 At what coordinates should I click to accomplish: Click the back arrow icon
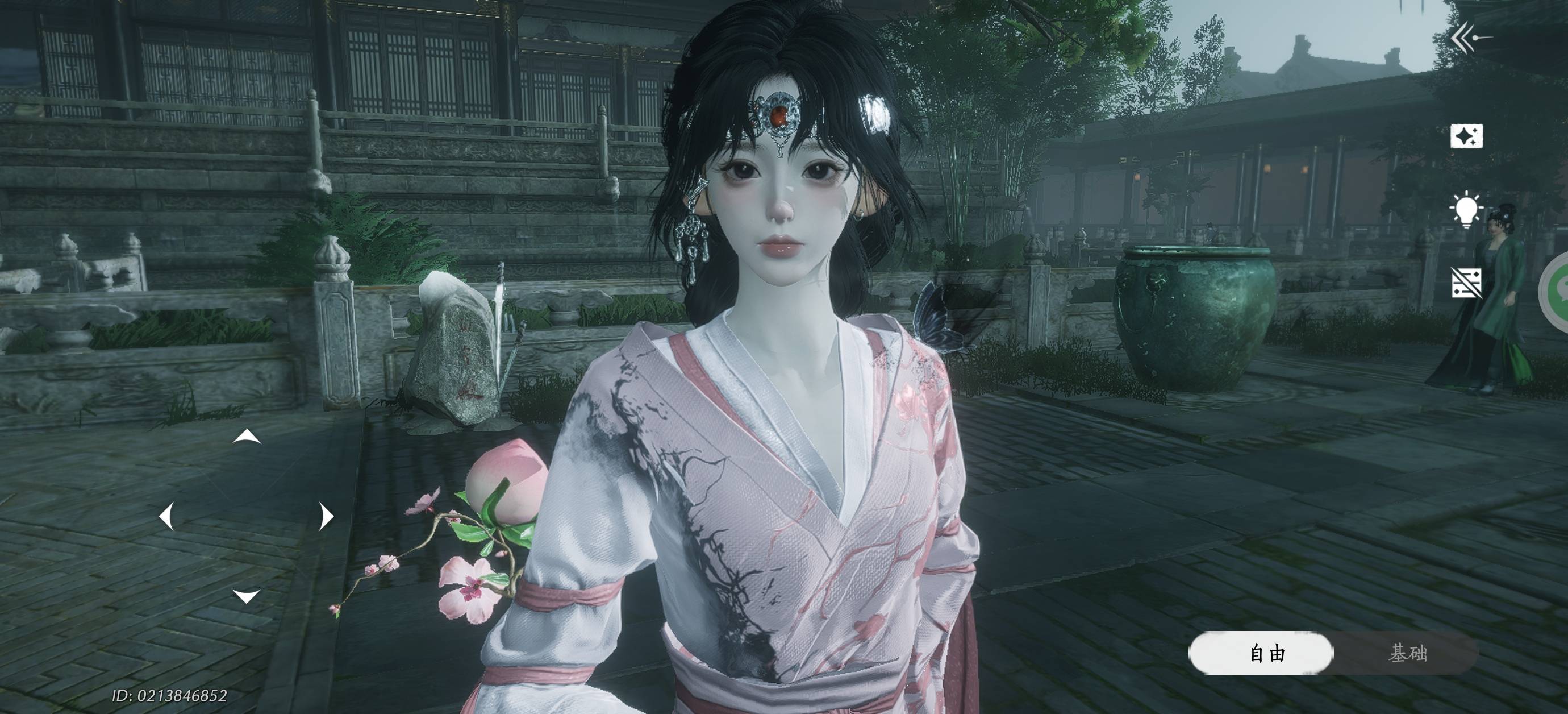[x=1470, y=39]
